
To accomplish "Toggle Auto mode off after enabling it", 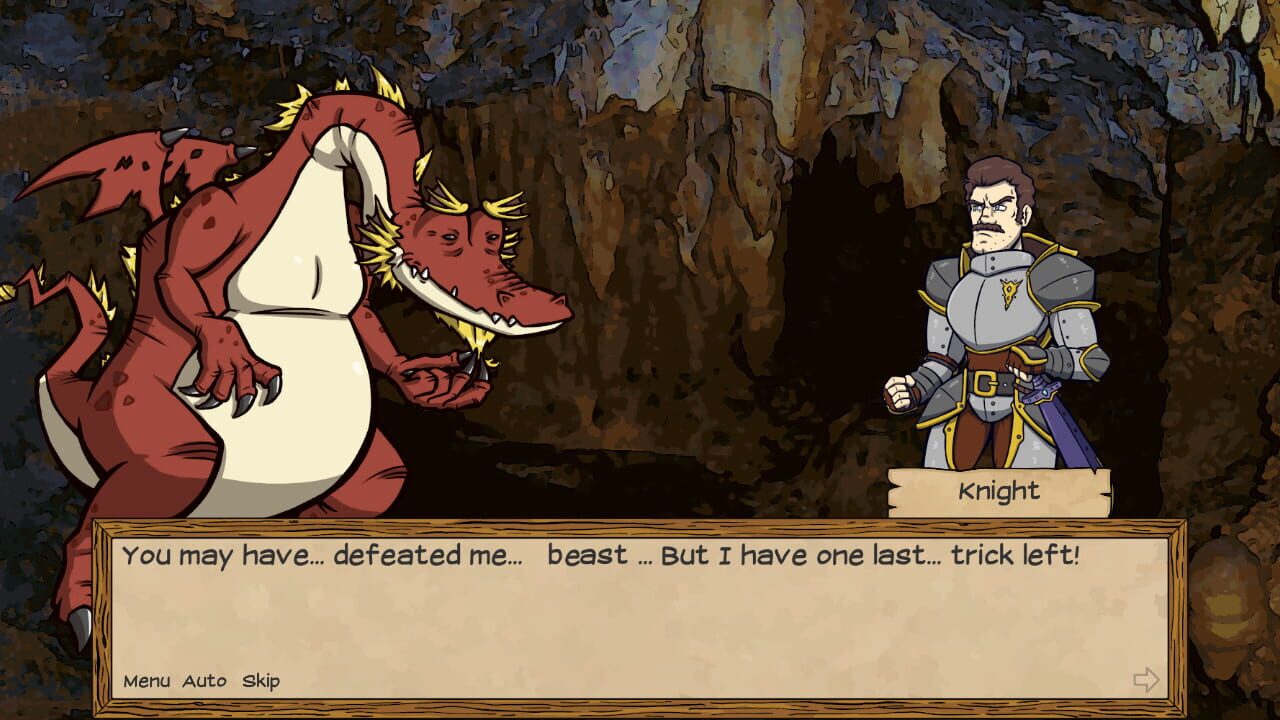I will [x=204, y=680].
